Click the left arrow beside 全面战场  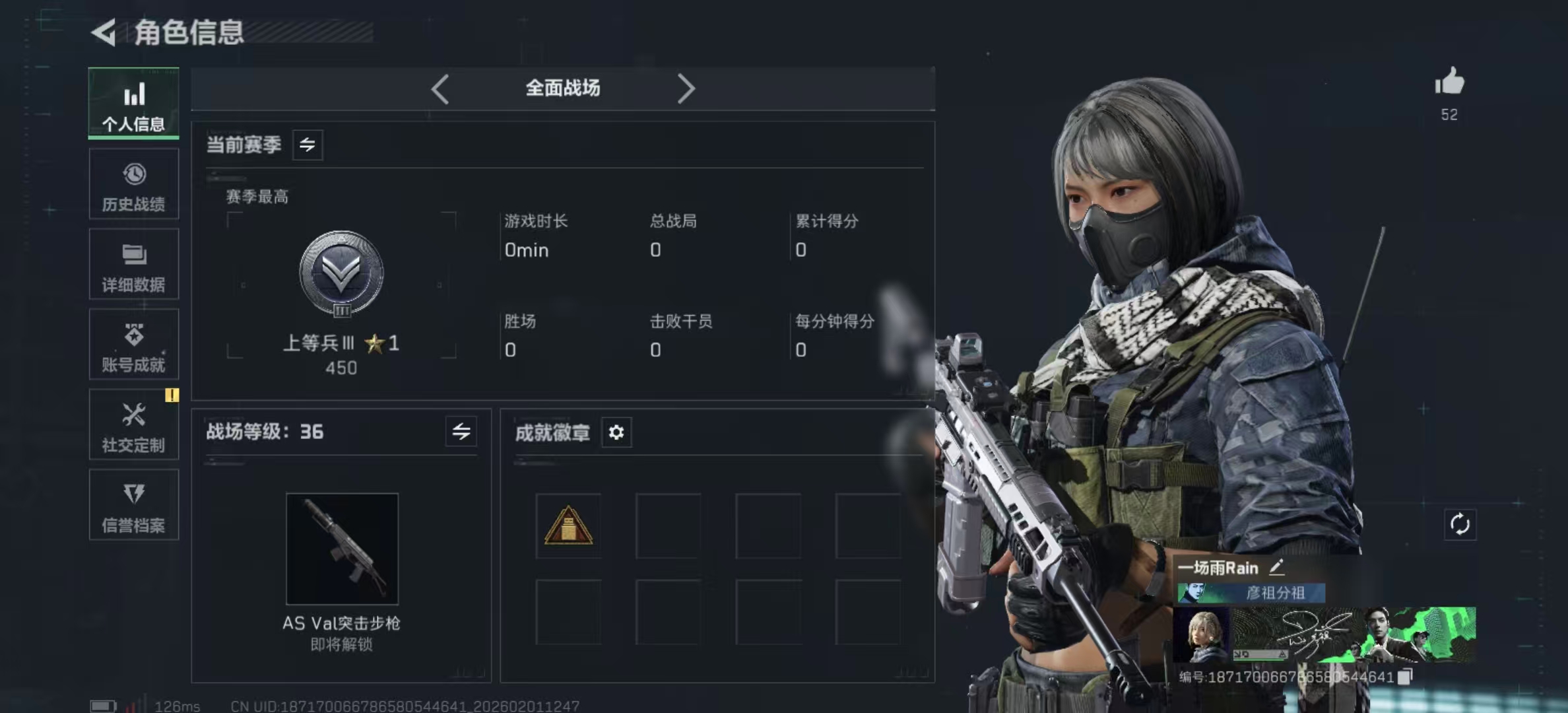pos(440,88)
